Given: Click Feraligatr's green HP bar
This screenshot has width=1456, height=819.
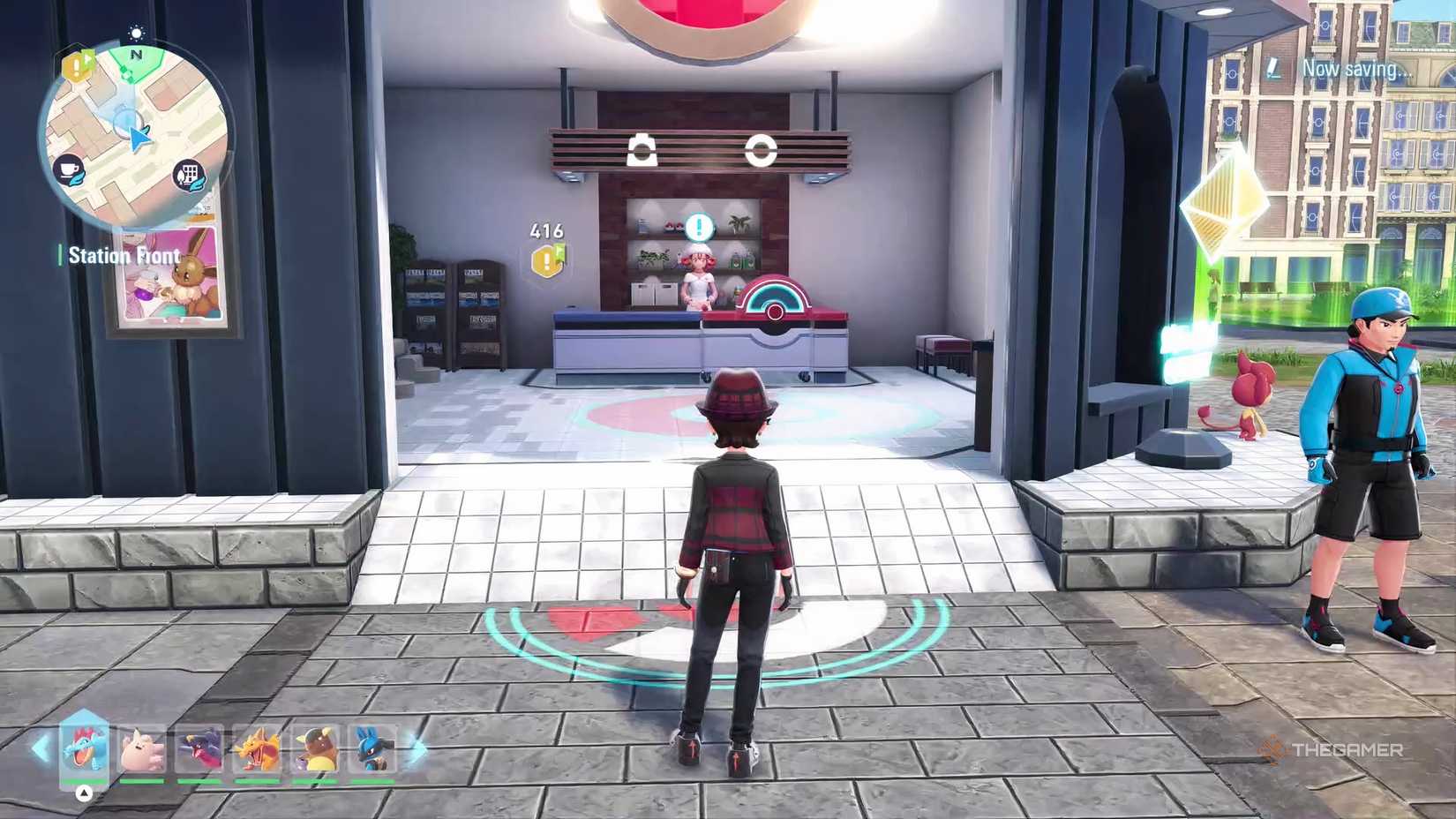Looking at the screenshot, I should point(84,780).
